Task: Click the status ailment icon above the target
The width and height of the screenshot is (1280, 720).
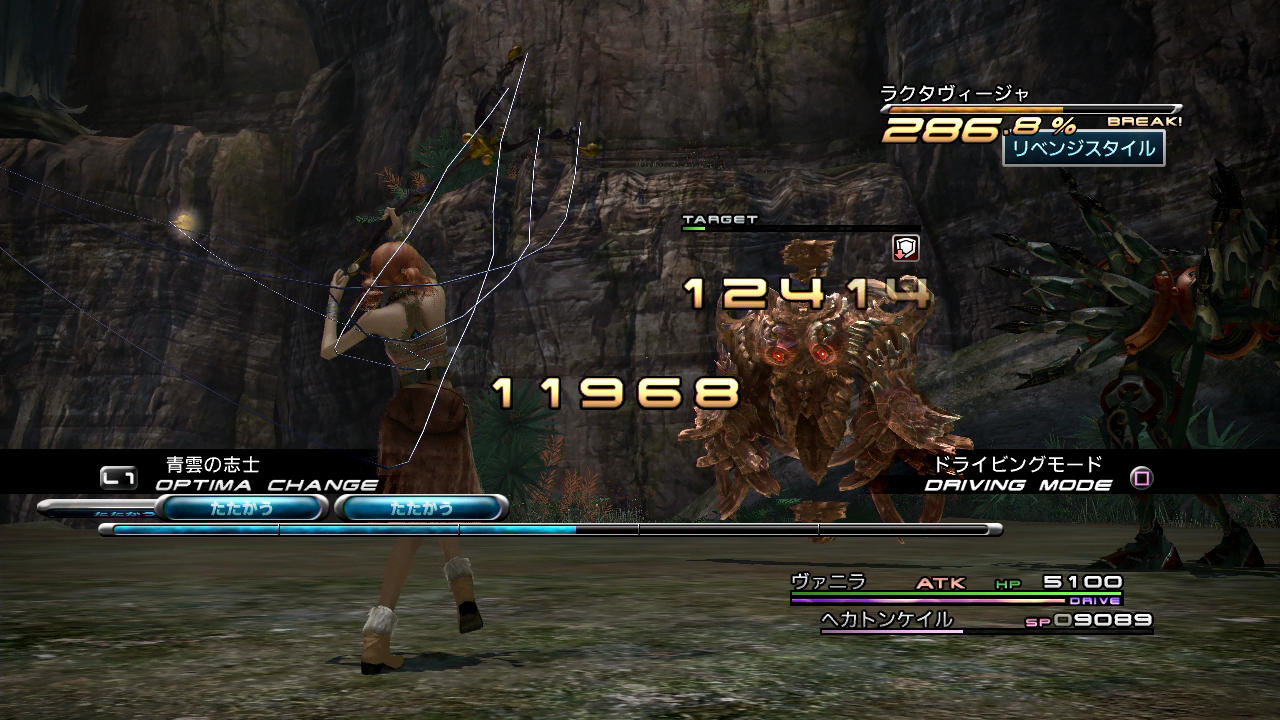Action: click(905, 248)
